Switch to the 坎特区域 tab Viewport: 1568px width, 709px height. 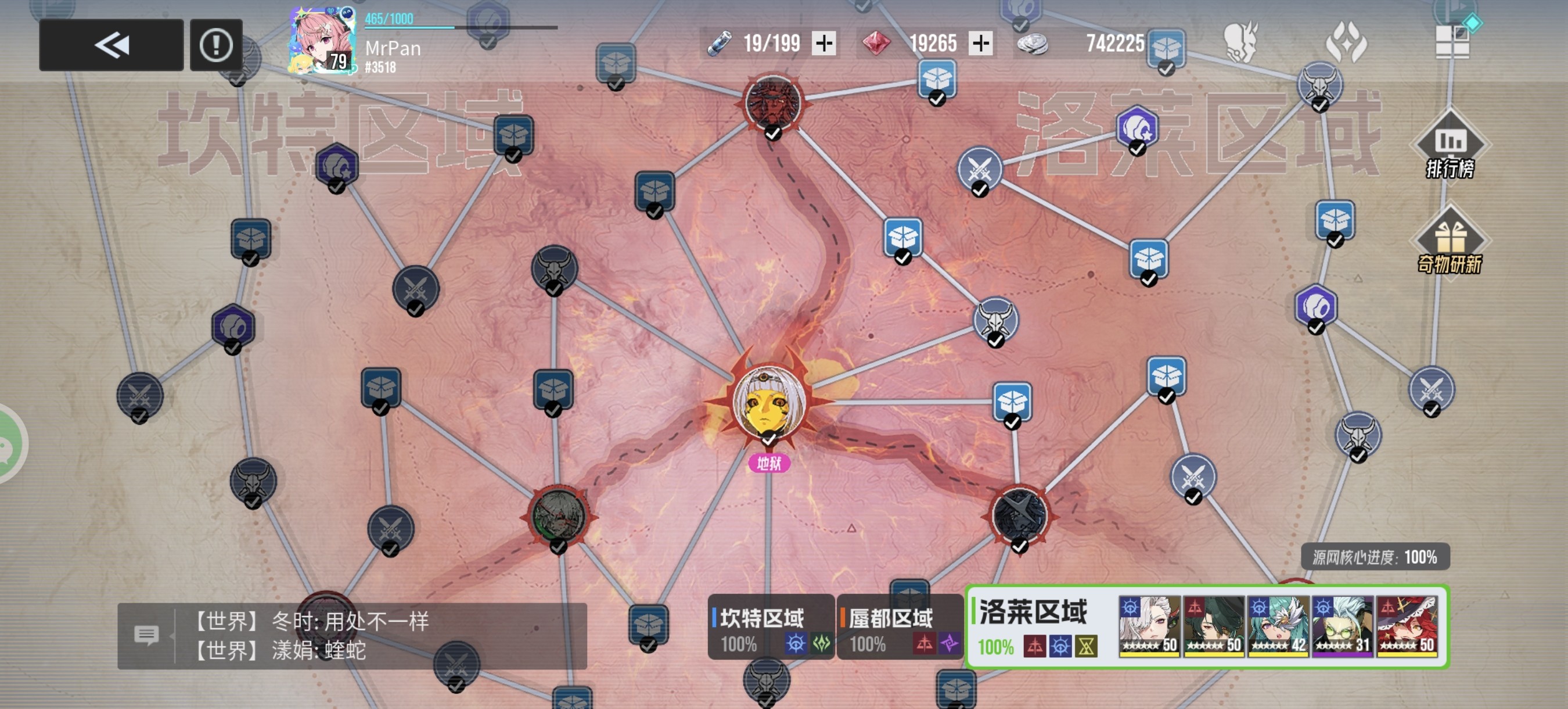pos(771,627)
